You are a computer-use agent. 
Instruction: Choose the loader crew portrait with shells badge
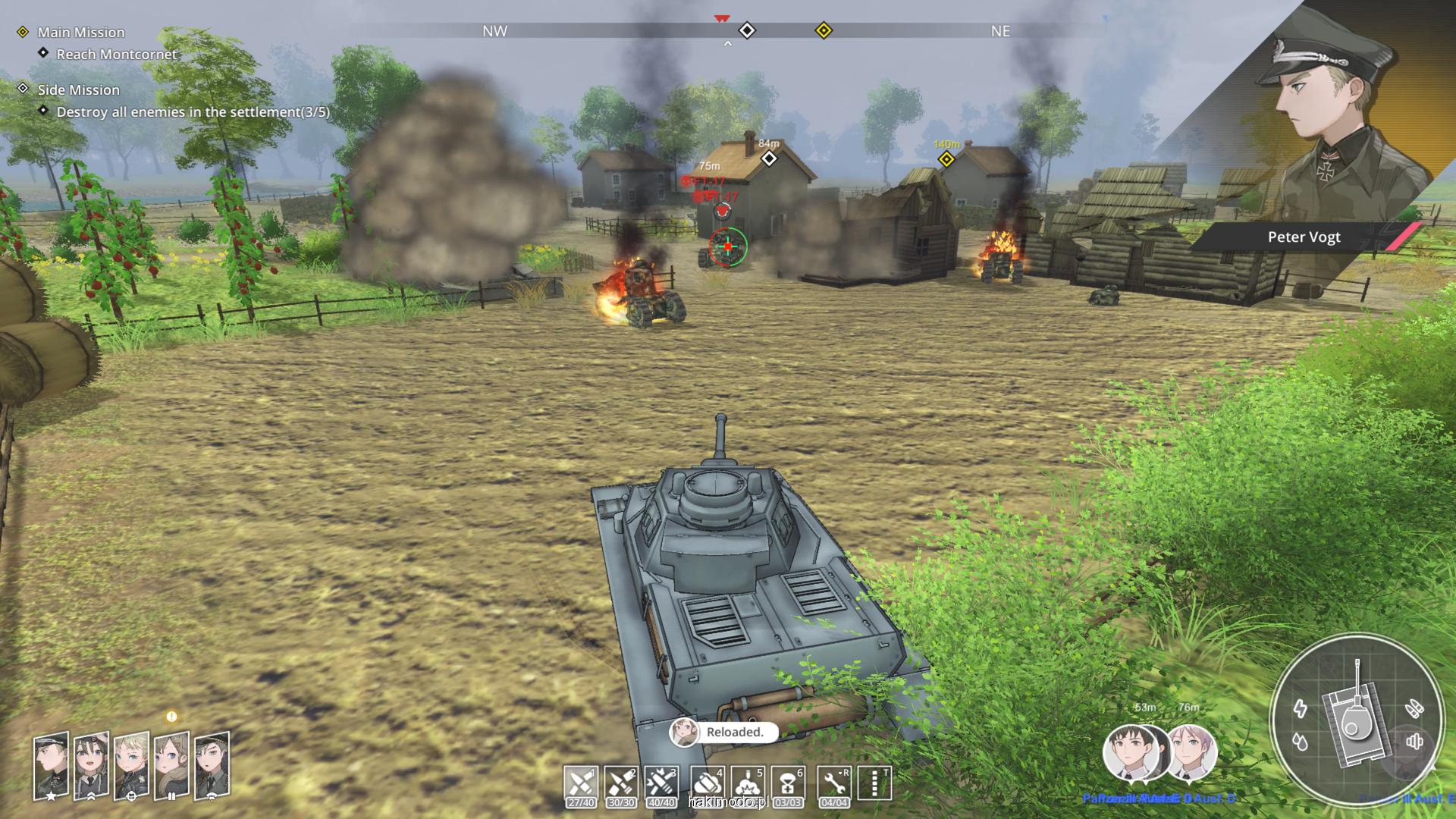coord(172,764)
